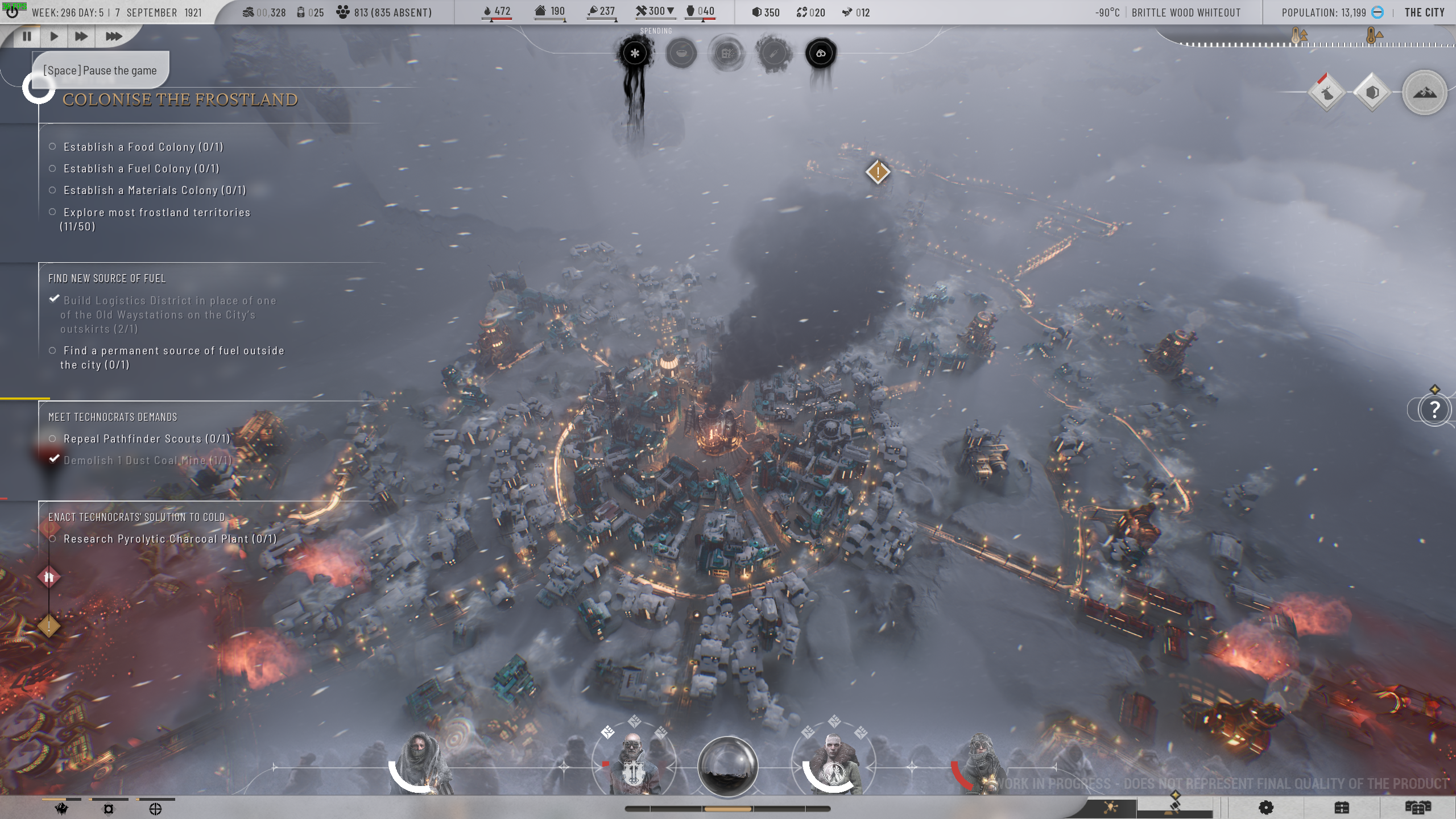Viewport: 1456px width, 819px height.
Task: Open the Frostland map view mountain icon
Action: [x=1424, y=92]
